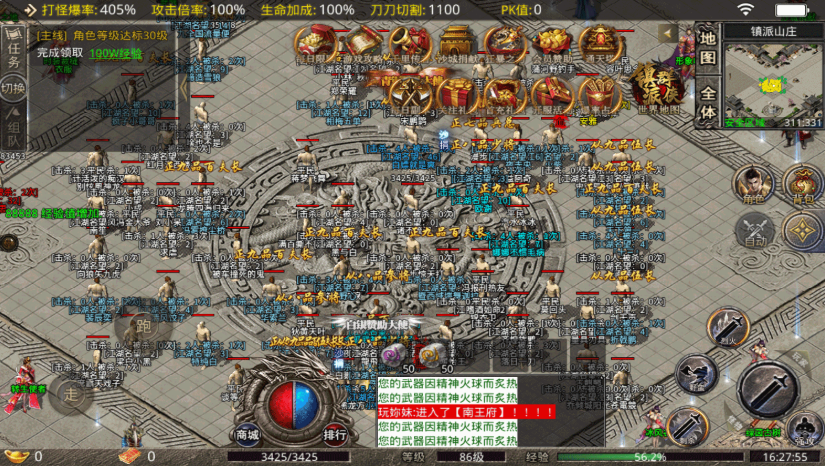Toggle the 走 walk mode button
This screenshot has height=466, width=825.
pos(71,394)
